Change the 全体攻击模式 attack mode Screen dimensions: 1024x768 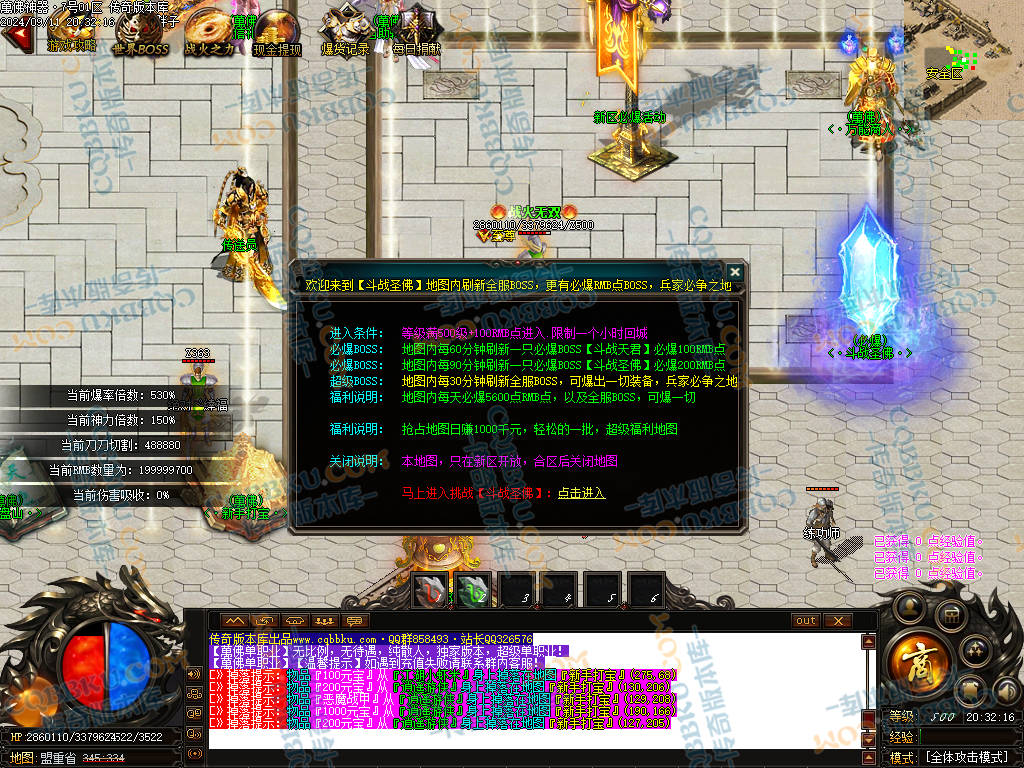tap(965, 757)
